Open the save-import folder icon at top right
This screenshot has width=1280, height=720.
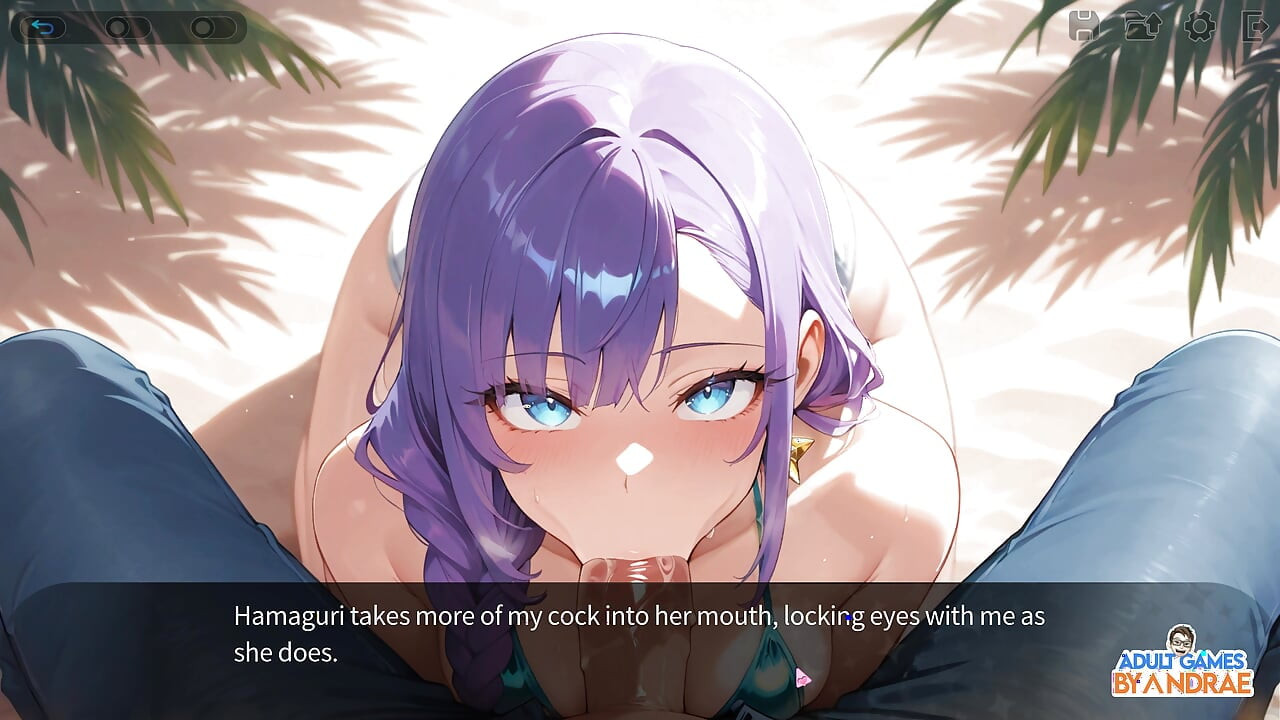(x=1145, y=27)
